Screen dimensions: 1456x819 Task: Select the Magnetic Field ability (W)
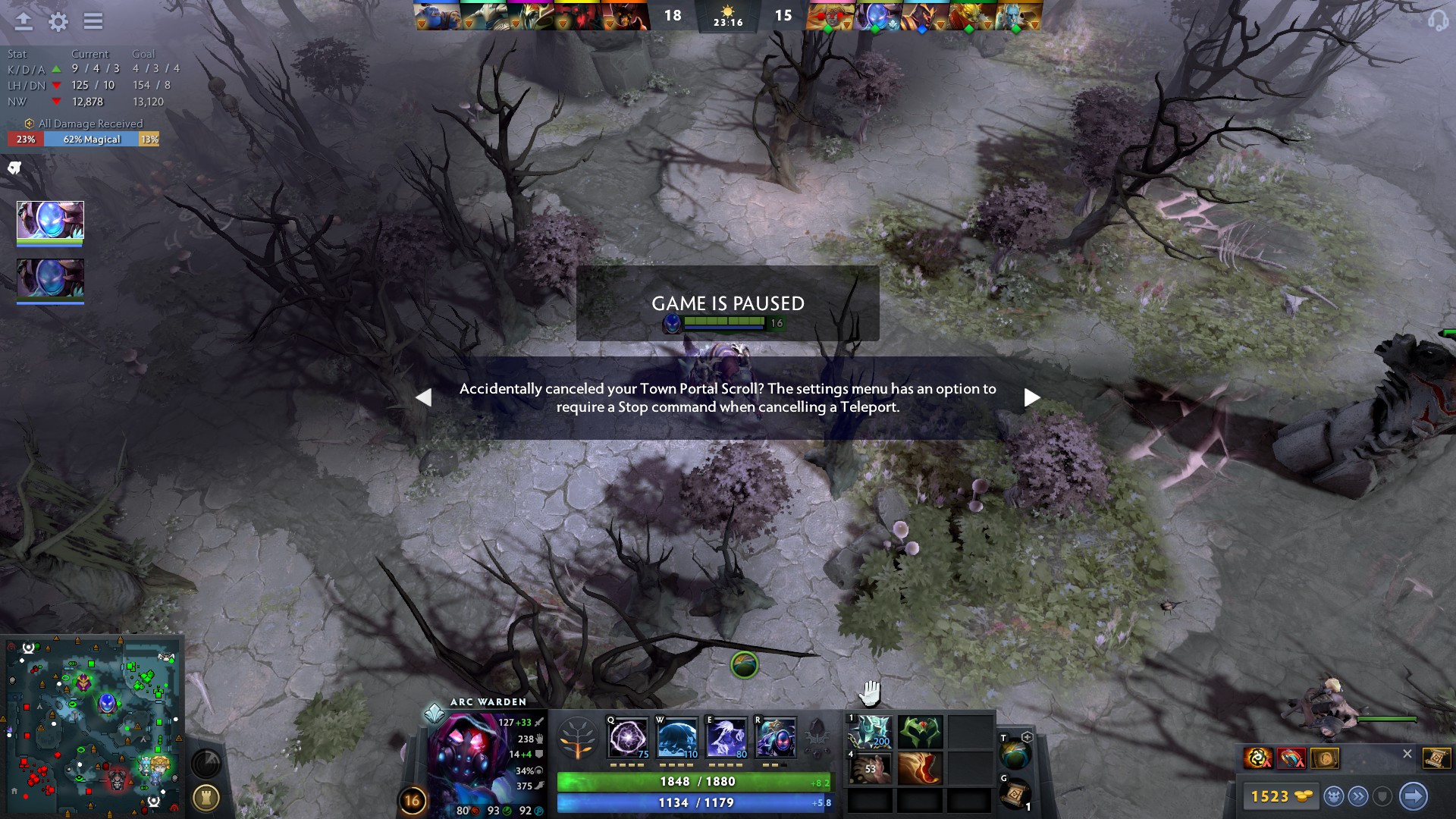tap(679, 739)
